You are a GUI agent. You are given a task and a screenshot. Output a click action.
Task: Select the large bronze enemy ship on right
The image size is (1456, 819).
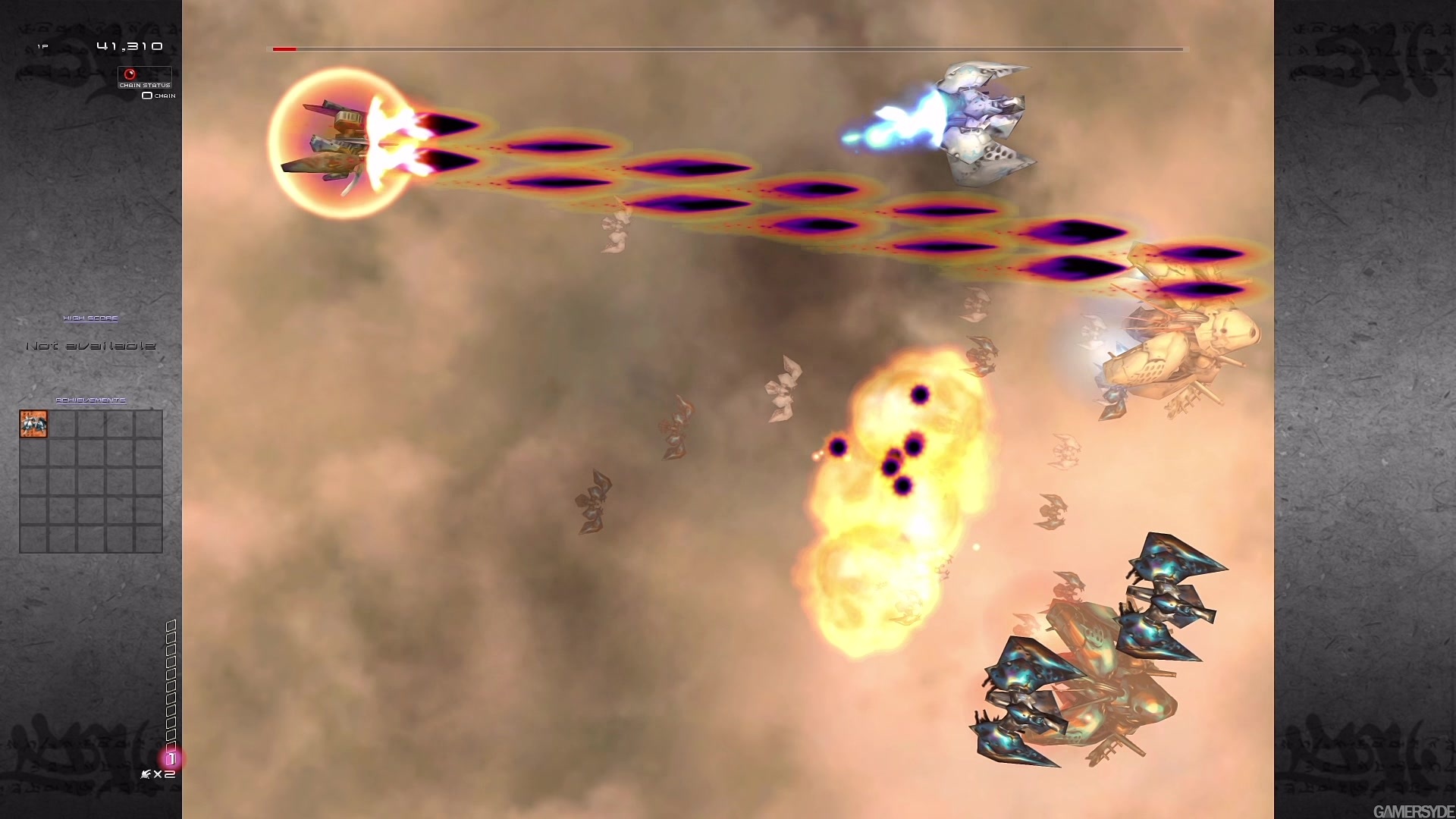pyautogui.click(x=1175, y=356)
